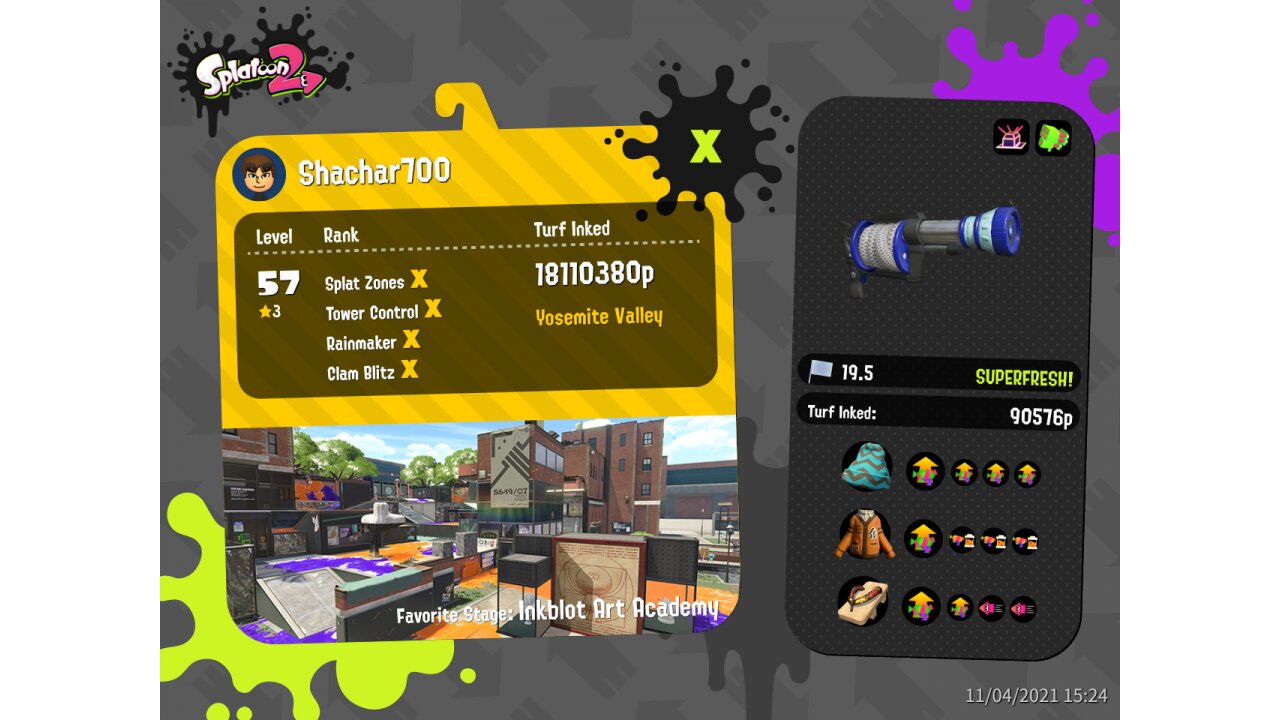The image size is (1280, 720).
Task: Click the large main ability beside the beanie
Action: [x=925, y=471]
